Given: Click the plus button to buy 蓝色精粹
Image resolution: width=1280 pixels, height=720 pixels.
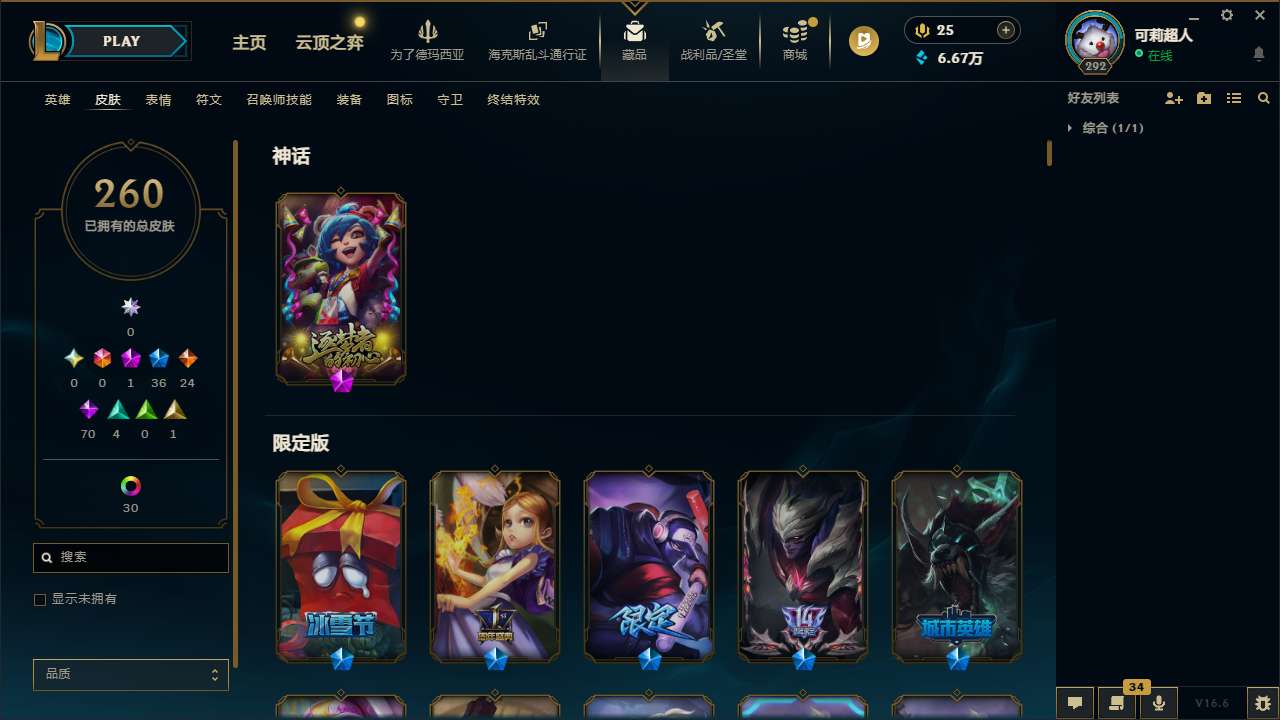Looking at the screenshot, I should point(1004,30).
